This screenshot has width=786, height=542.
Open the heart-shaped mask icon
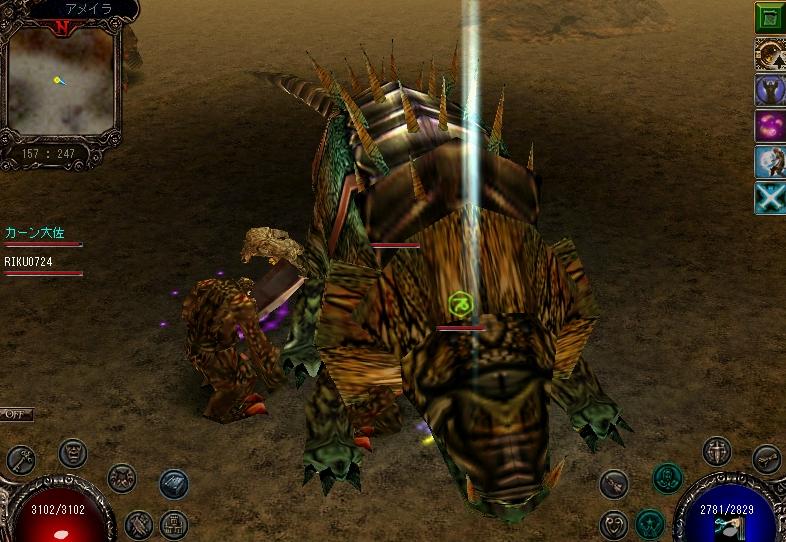(x=614, y=523)
